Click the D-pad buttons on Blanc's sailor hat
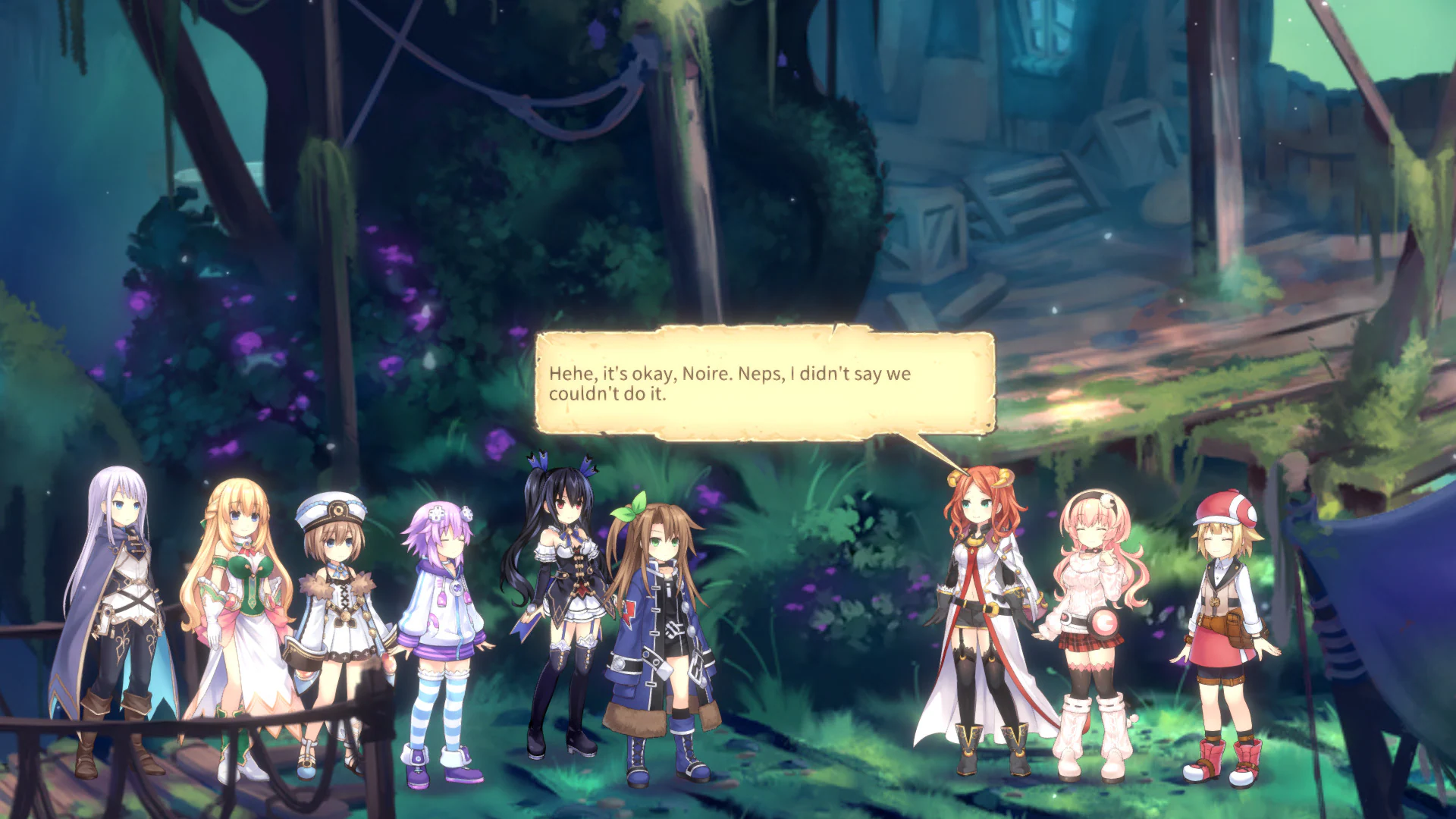1456x819 pixels. 337,510
